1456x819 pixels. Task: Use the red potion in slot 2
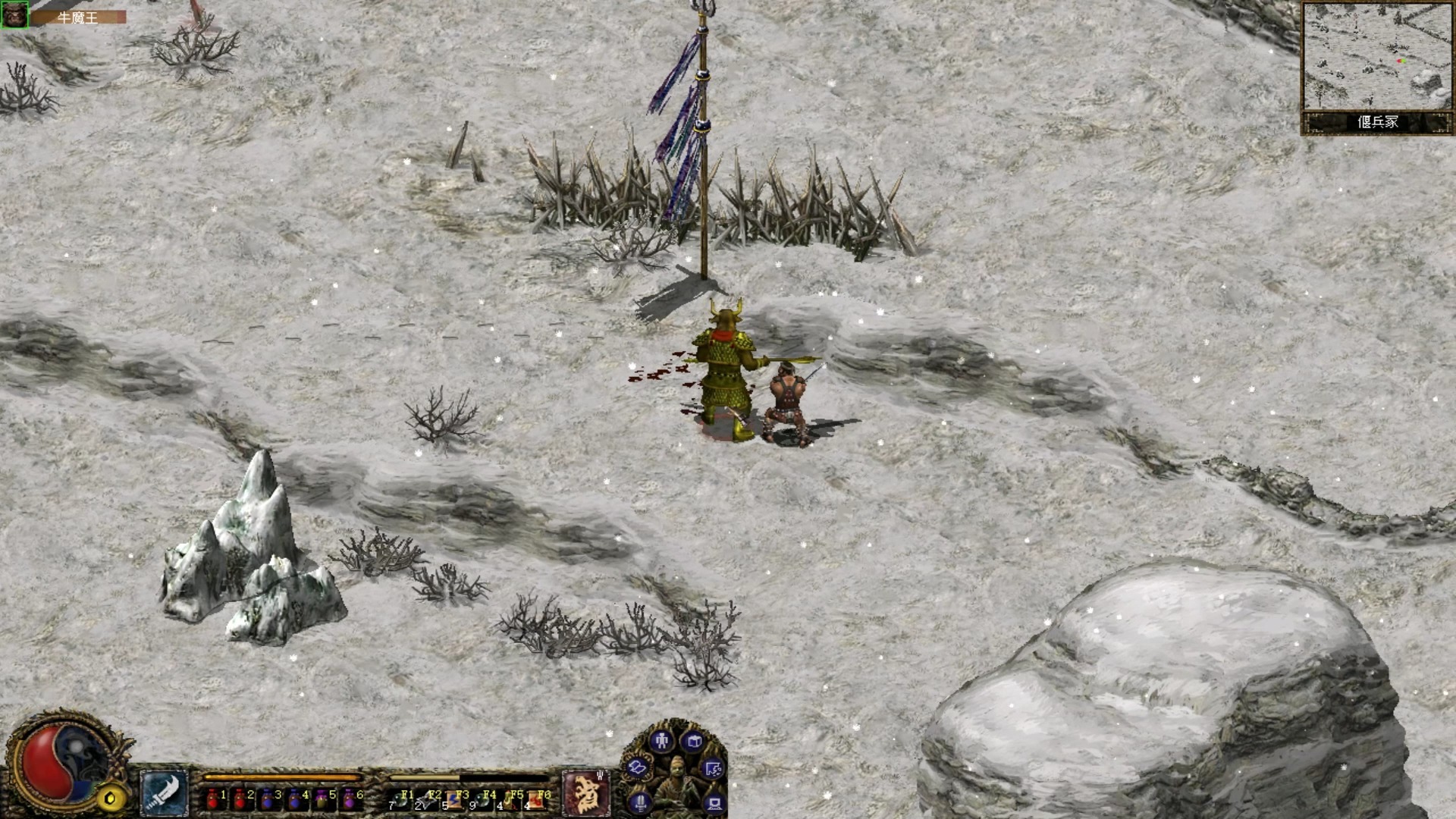[241, 799]
